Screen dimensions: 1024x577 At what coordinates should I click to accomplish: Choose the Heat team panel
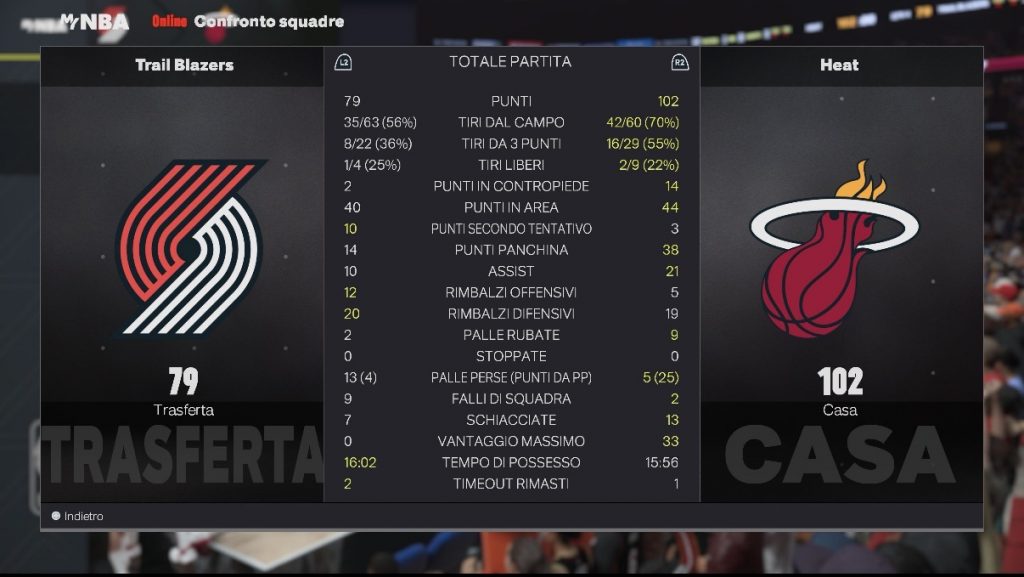[839, 250]
